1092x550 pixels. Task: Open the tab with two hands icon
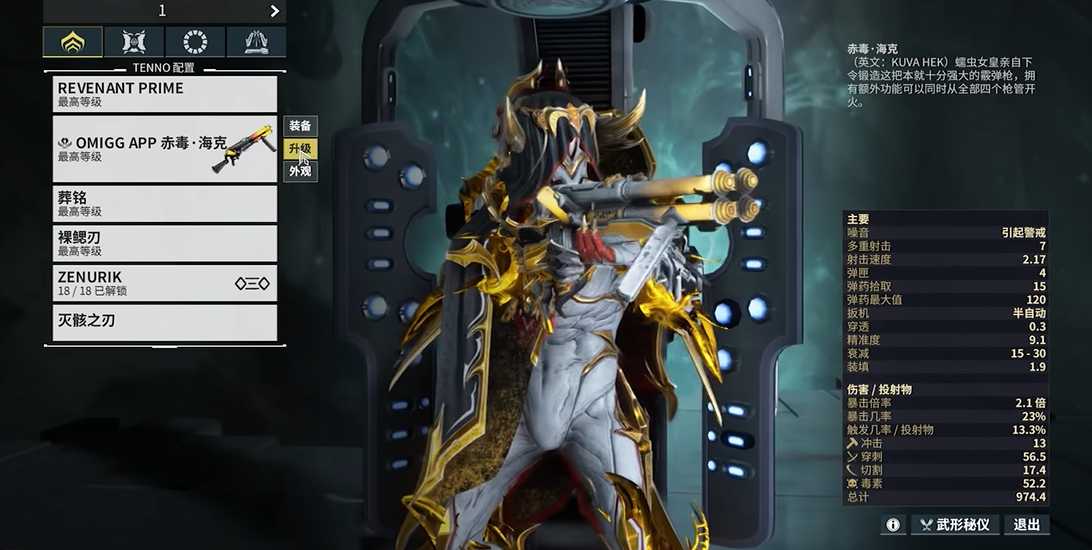(x=255, y=42)
